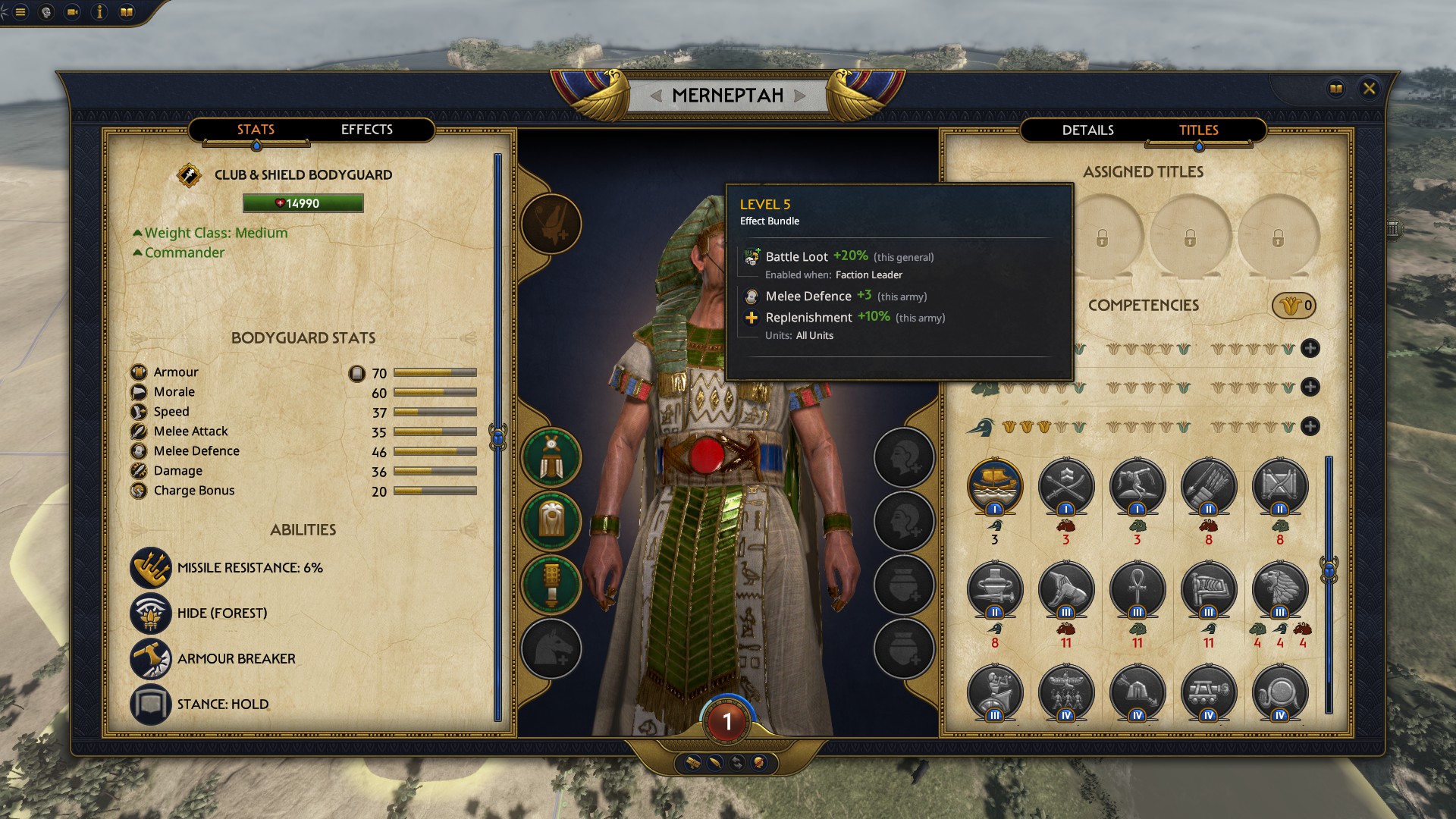The width and height of the screenshot is (1456, 819).
Task: Click the feather rename icon below the general
Action: point(715,764)
